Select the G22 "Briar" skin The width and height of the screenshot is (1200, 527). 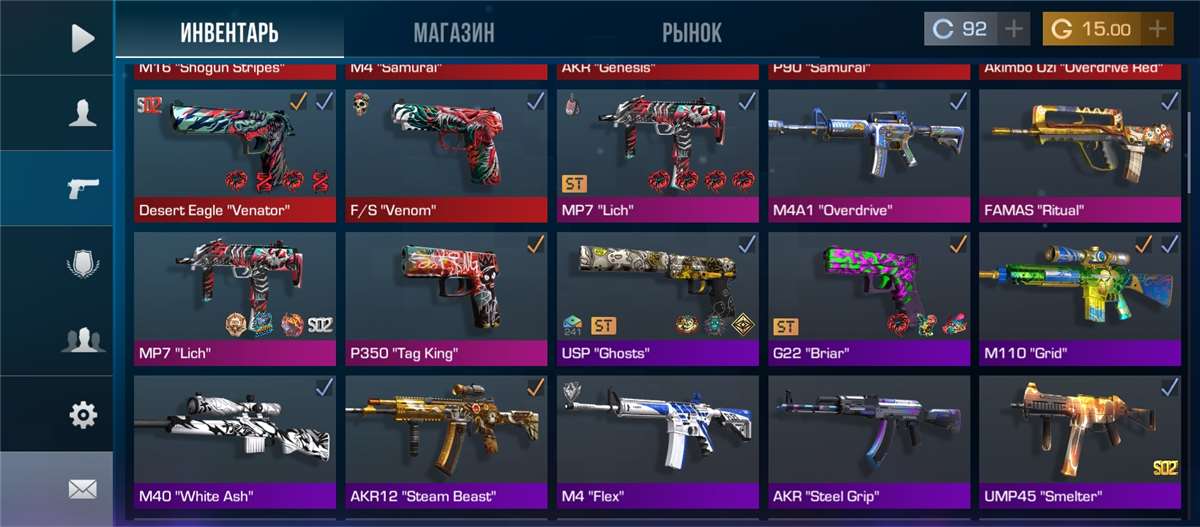click(869, 298)
